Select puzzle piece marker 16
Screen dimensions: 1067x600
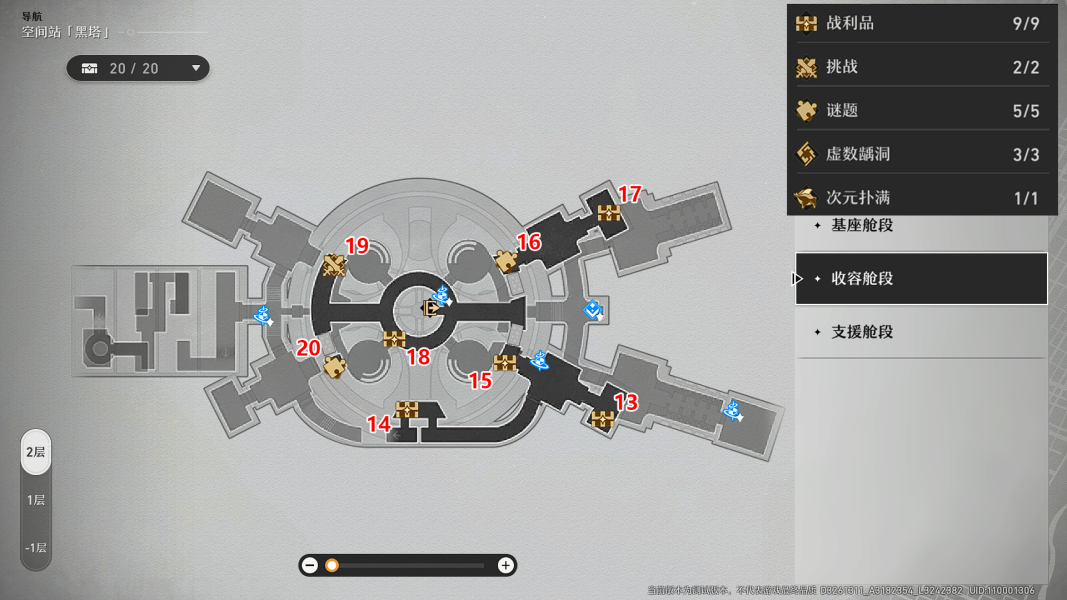tap(506, 261)
